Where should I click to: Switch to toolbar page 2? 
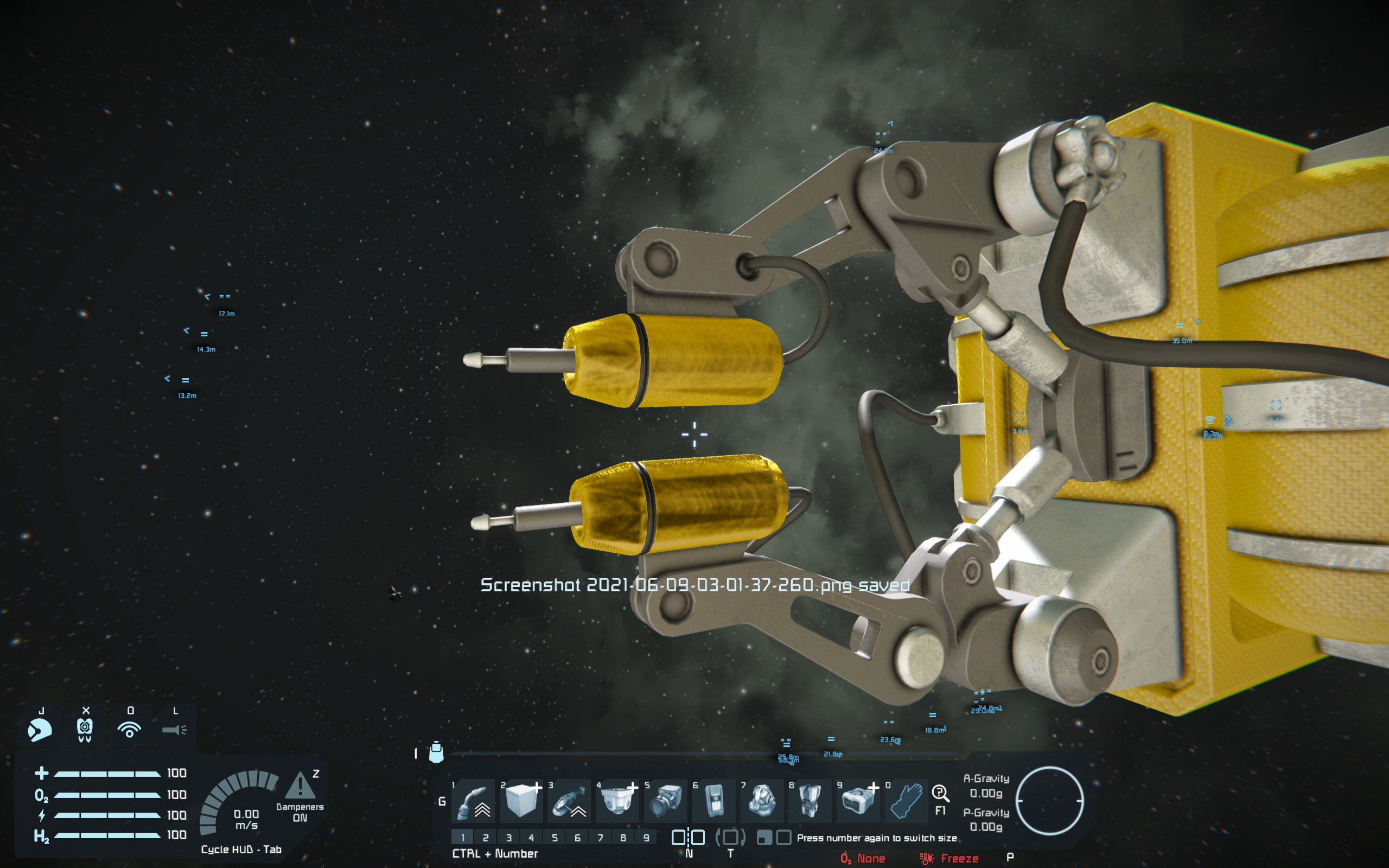coord(486,838)
